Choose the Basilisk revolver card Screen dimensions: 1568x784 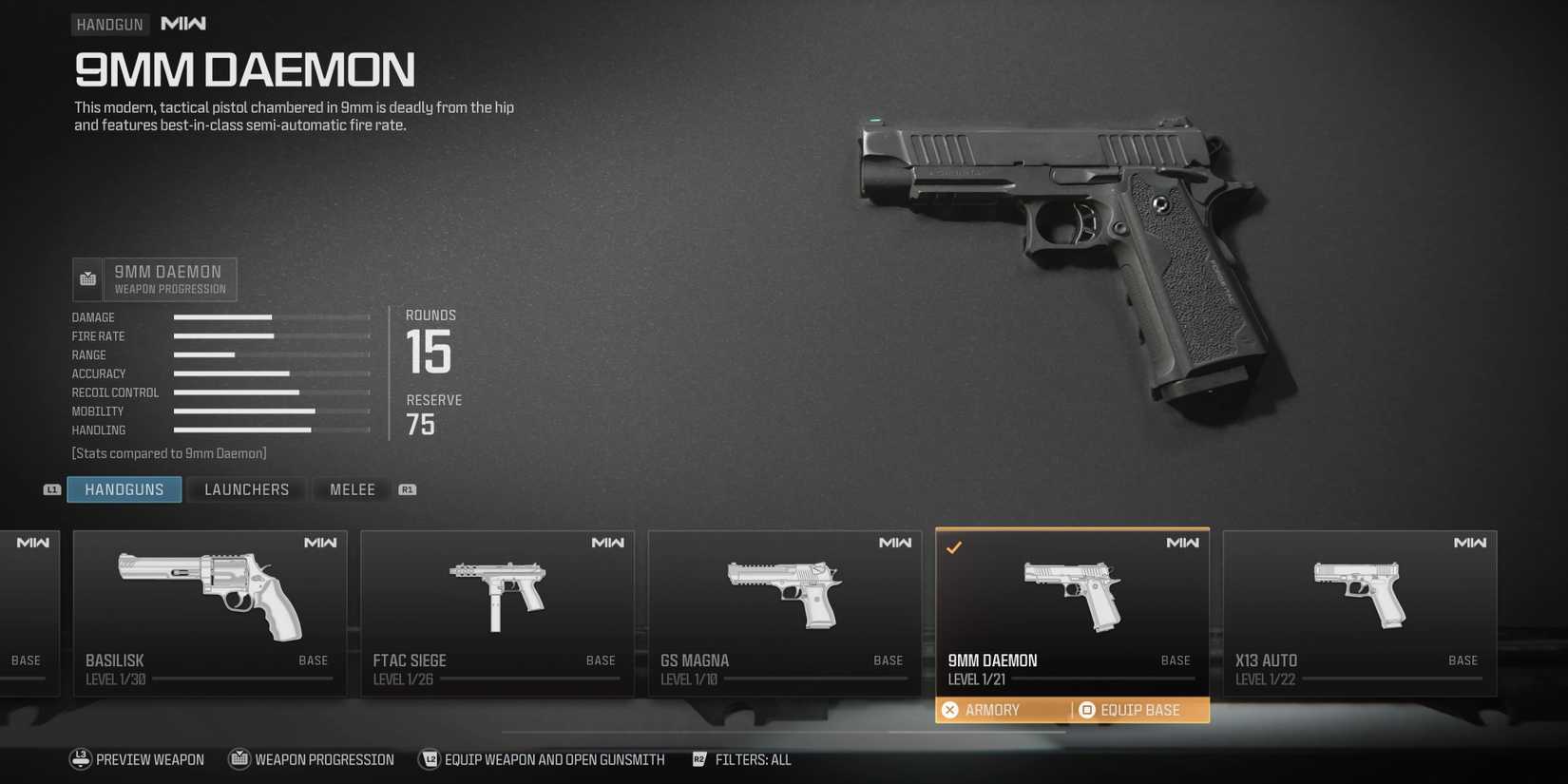210,613
